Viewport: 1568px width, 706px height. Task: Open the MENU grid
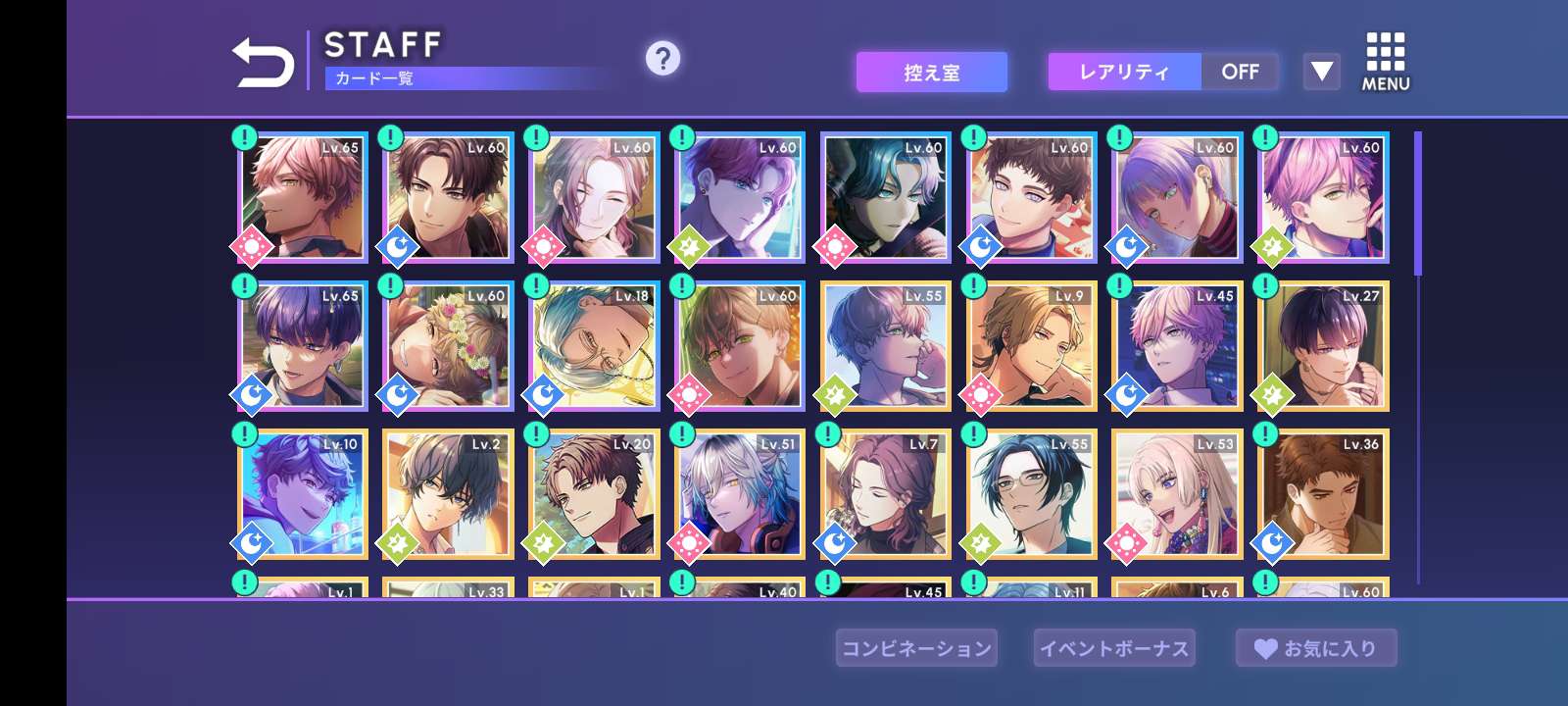pos(1385,62)
